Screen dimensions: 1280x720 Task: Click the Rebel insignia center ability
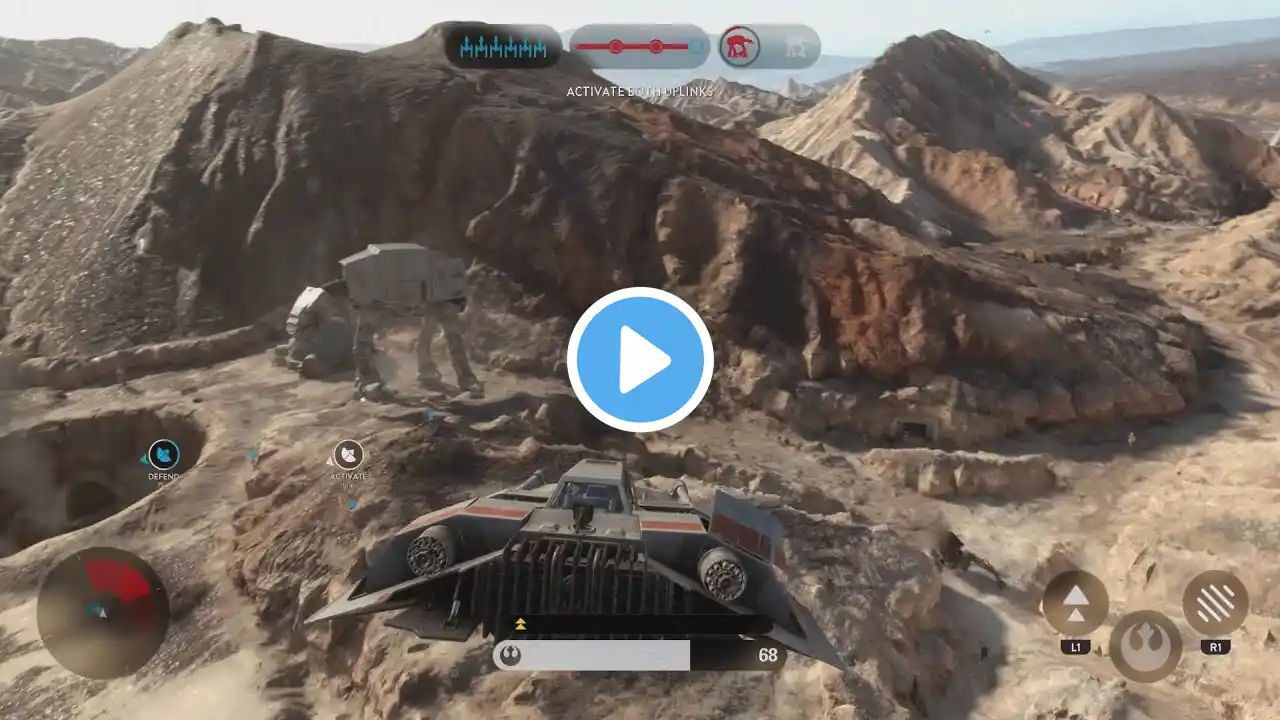(x=1145, y=646)
